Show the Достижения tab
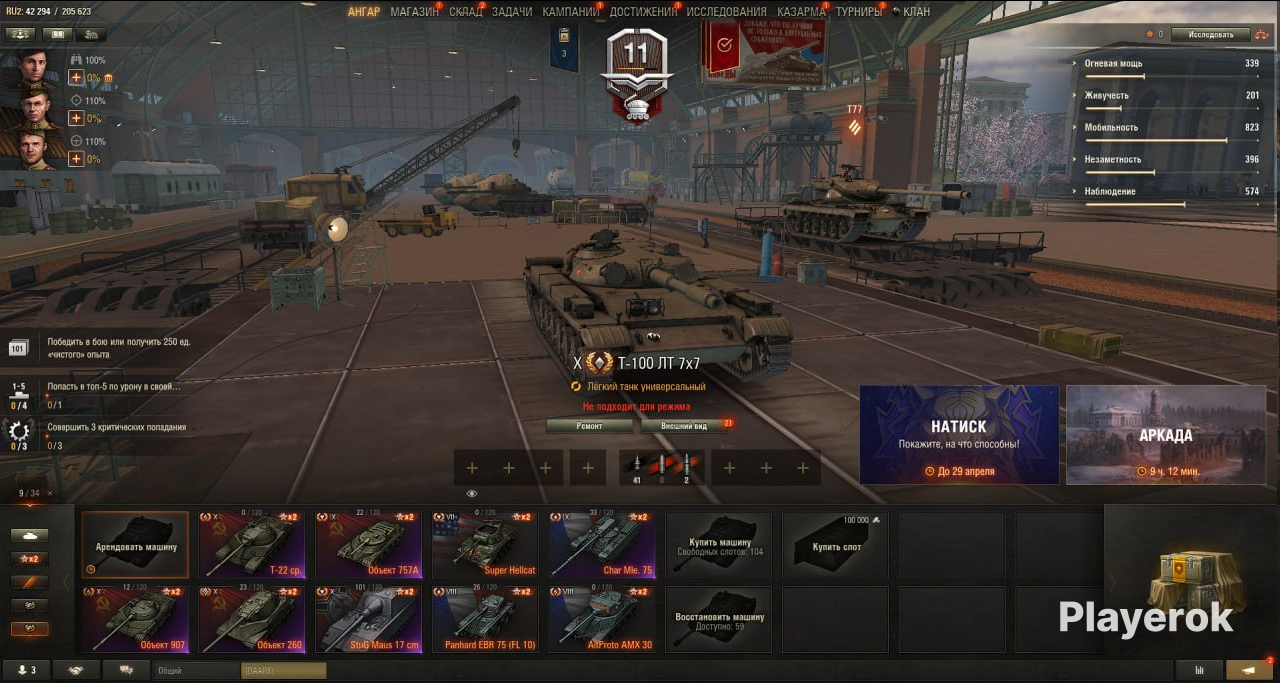This screenshot has width=1280, height=683. [x=643, y=12]
